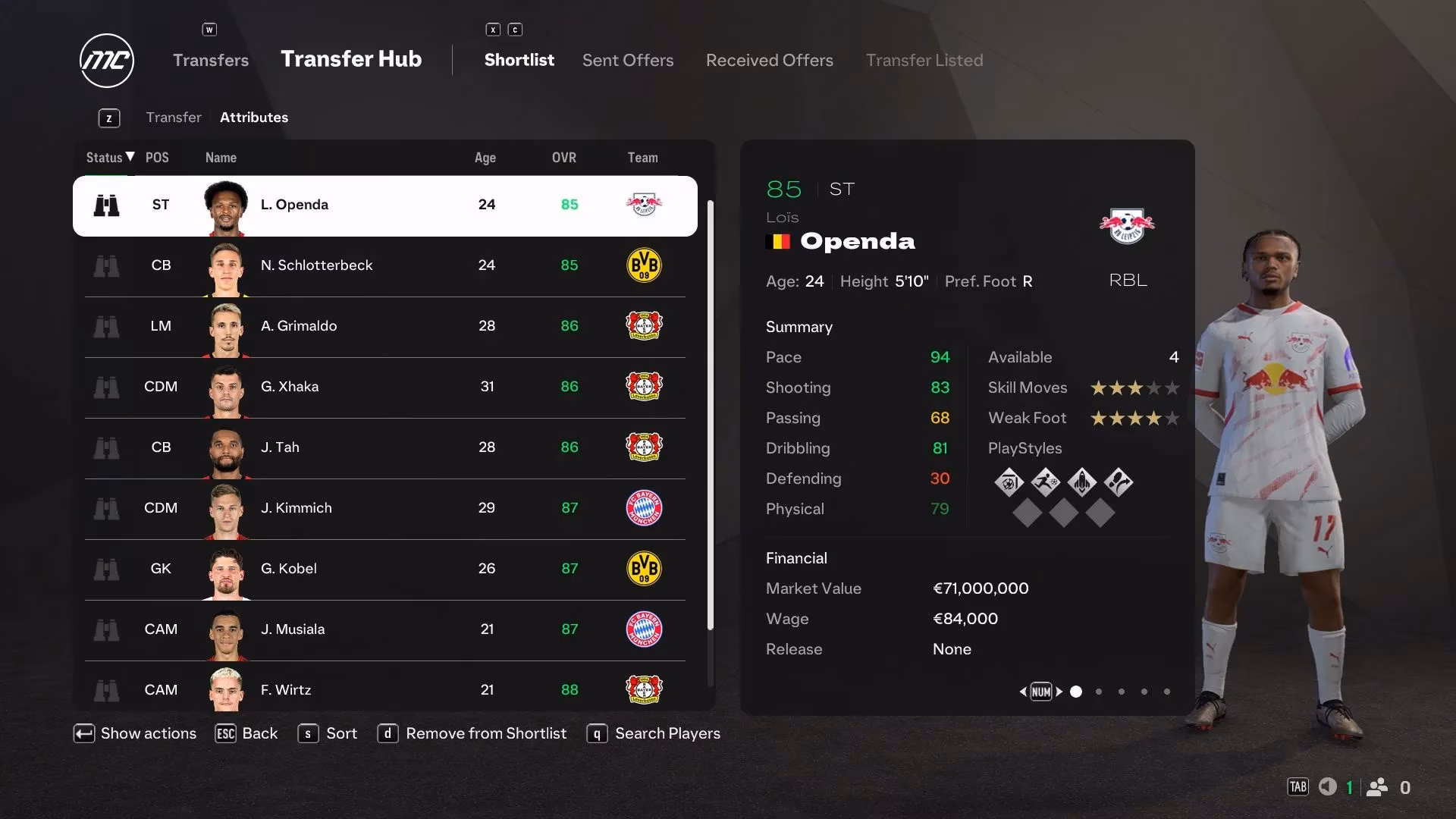Switch to the Sent Offers tab
The width and height of the screenshot is (1456, 819).
(x=627, y=60)
